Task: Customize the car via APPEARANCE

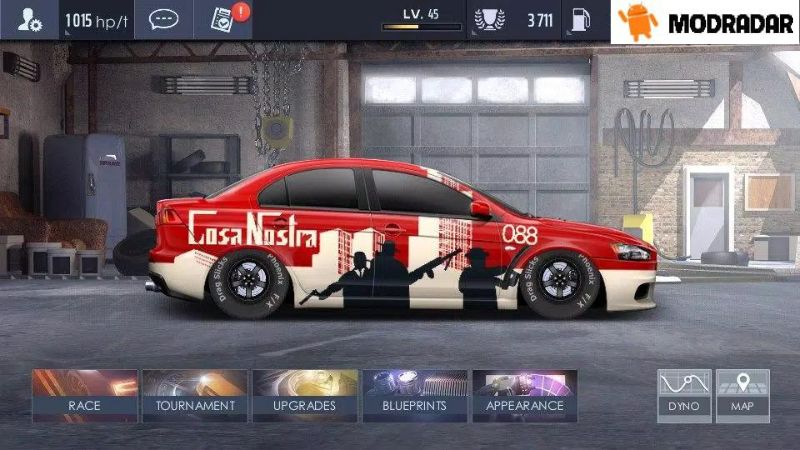Action: (525, 394)
